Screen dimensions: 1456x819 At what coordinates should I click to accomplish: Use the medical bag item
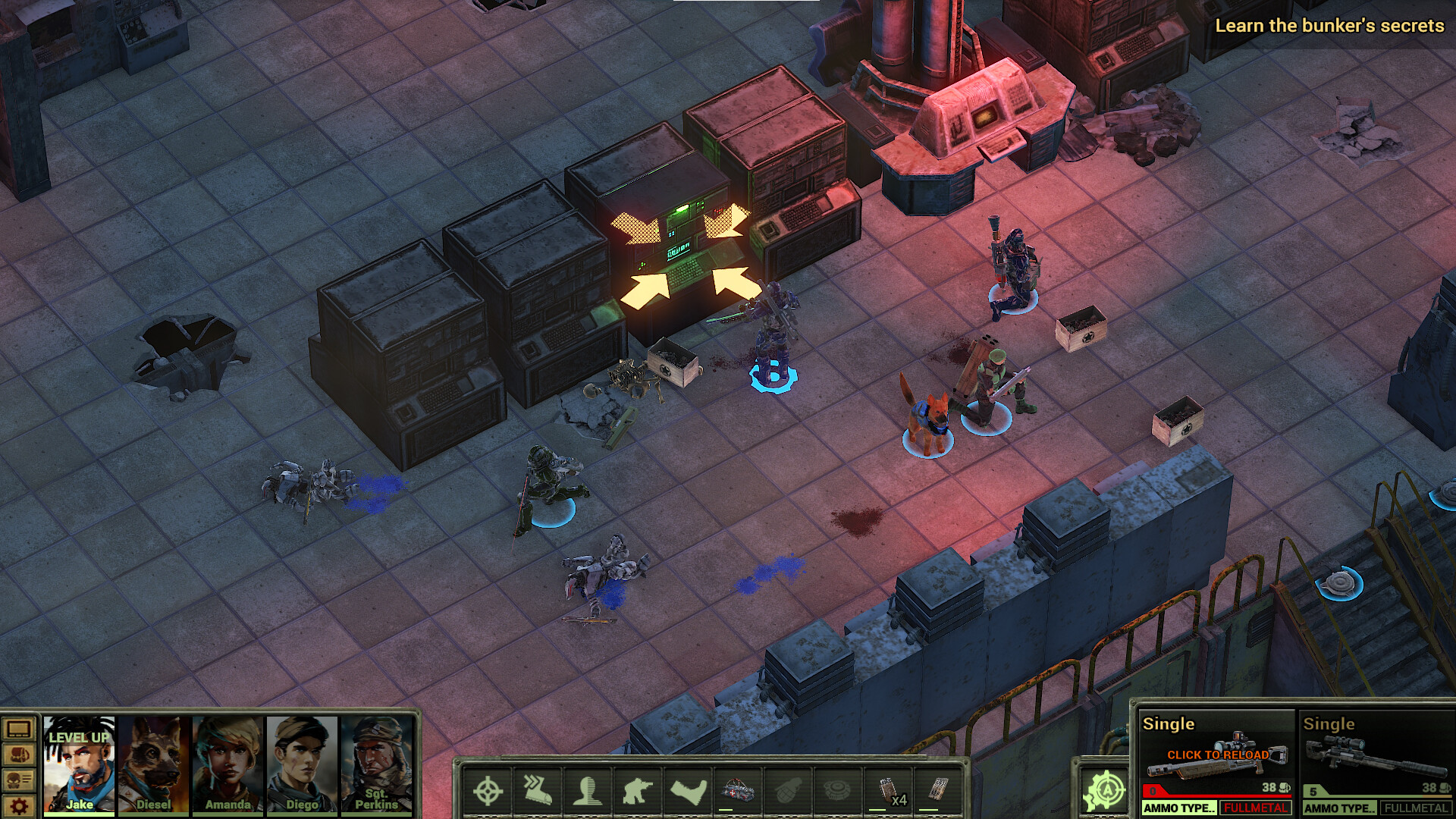click(738, 791)
